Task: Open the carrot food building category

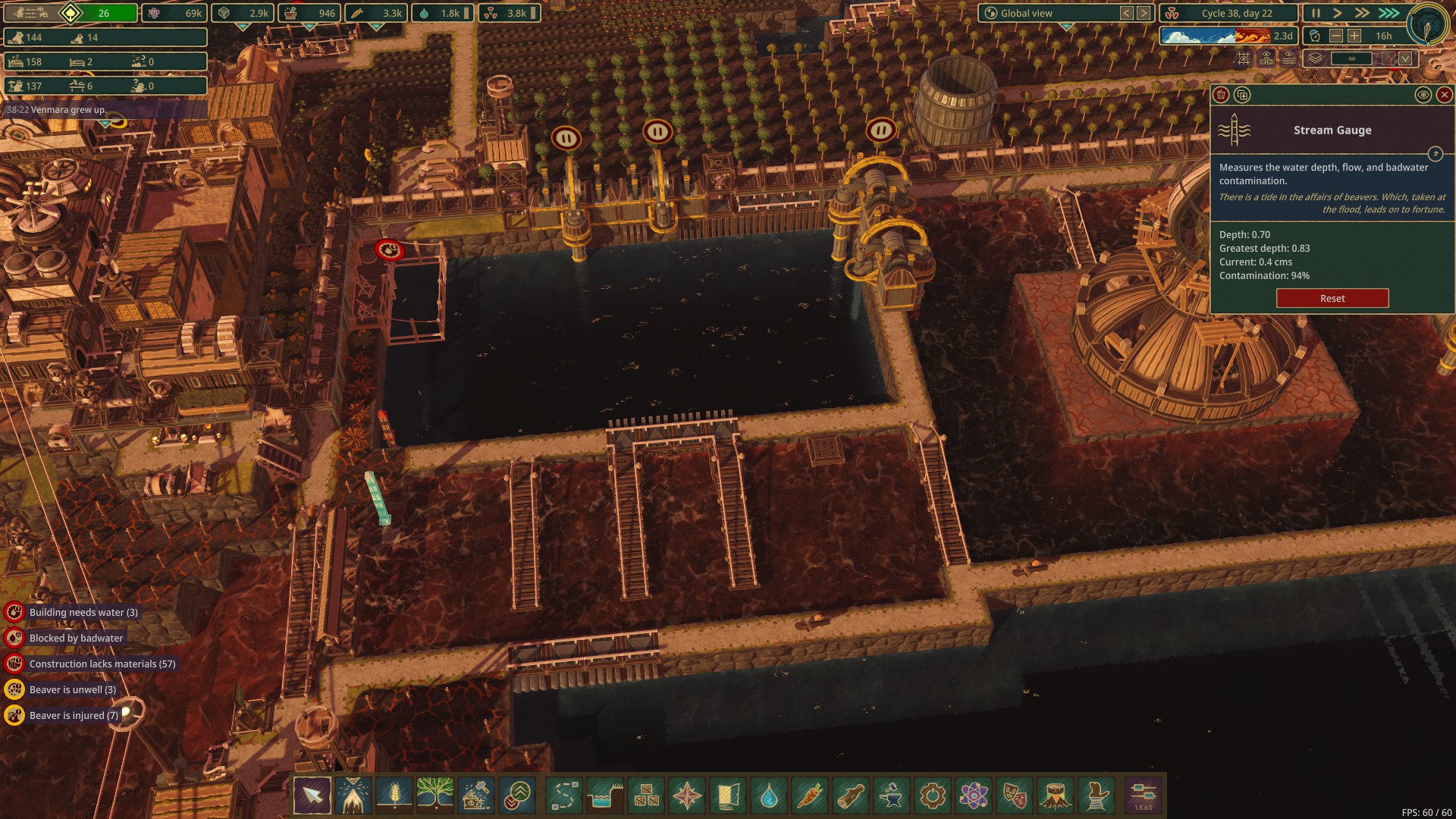Action: pyautogui.click(x=810, y=795)
